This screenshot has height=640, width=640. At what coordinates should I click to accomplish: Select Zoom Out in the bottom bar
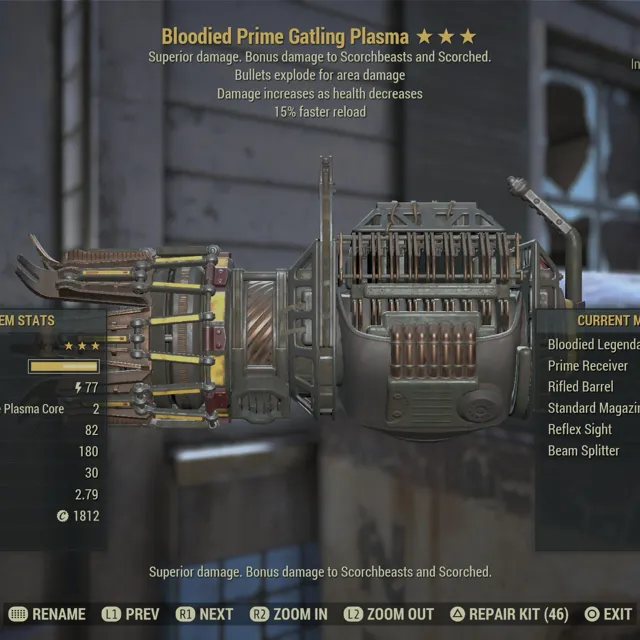(x=389, y=614)
